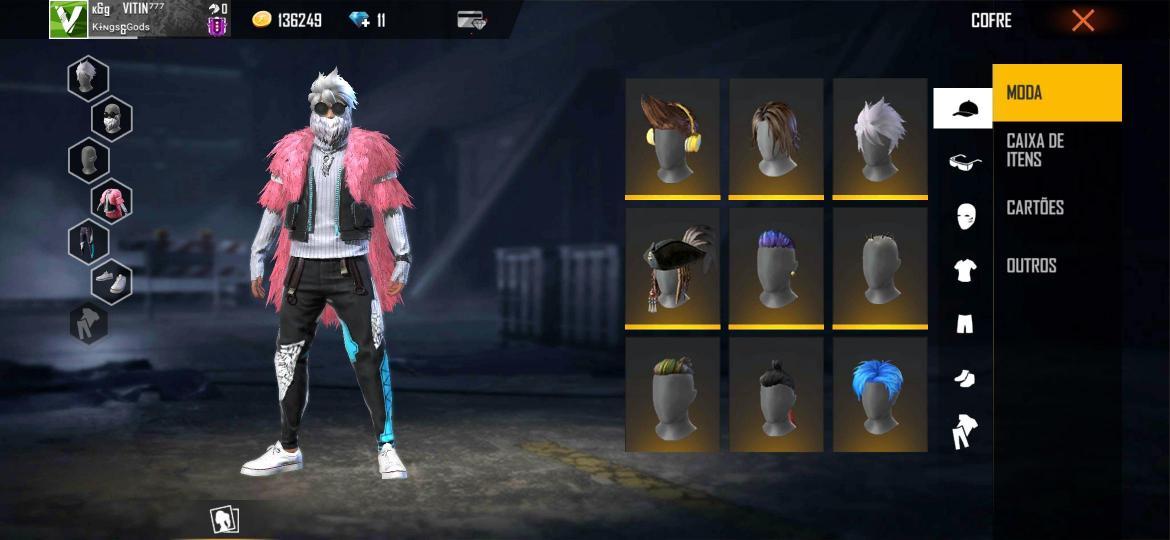The width and height of the screenshot is (1170, 540).
Task: Switch to the MODA tab
Action: pos(1056,93)
